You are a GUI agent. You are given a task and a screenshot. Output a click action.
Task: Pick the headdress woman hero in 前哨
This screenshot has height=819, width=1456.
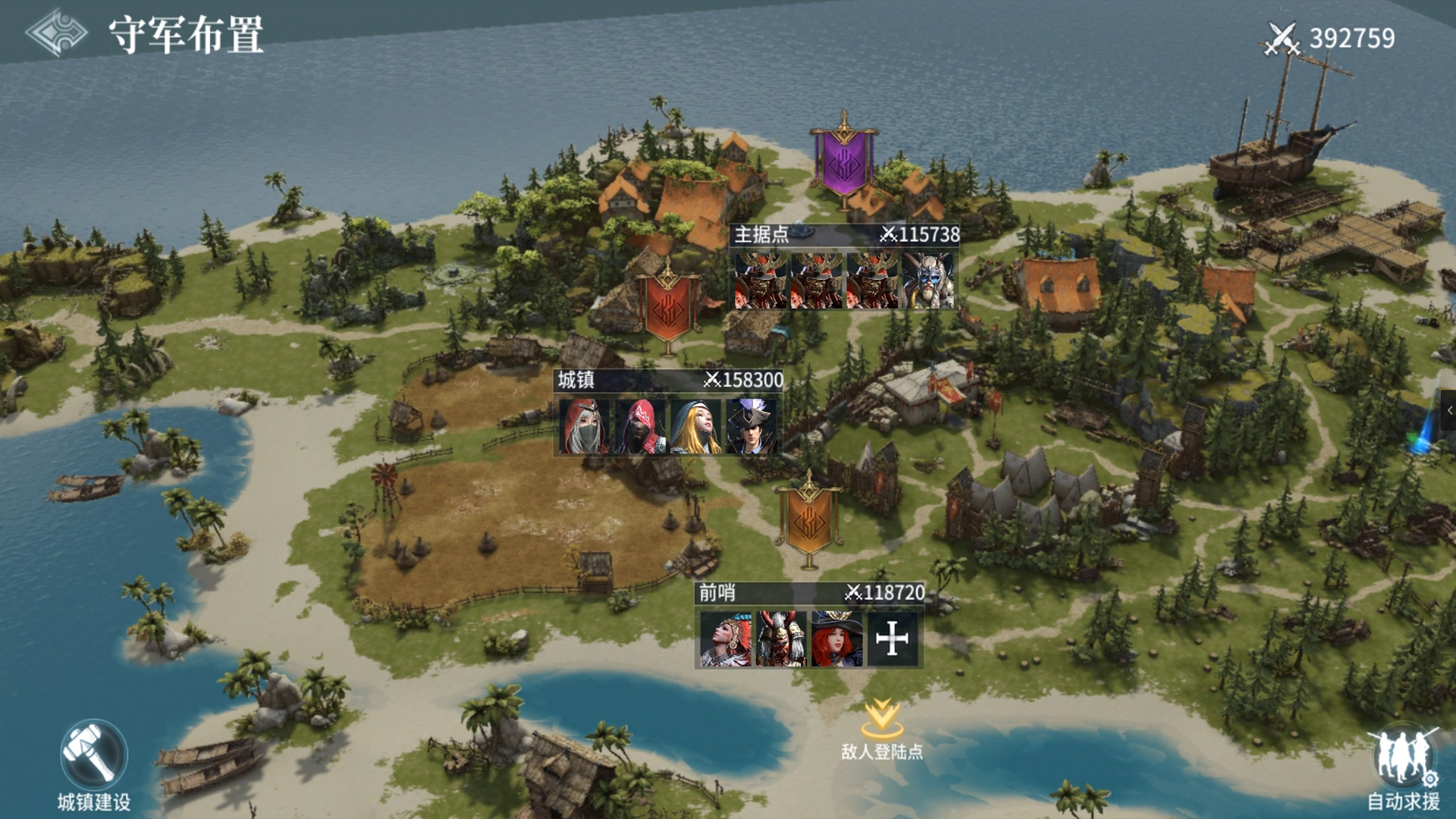point(726,639)
